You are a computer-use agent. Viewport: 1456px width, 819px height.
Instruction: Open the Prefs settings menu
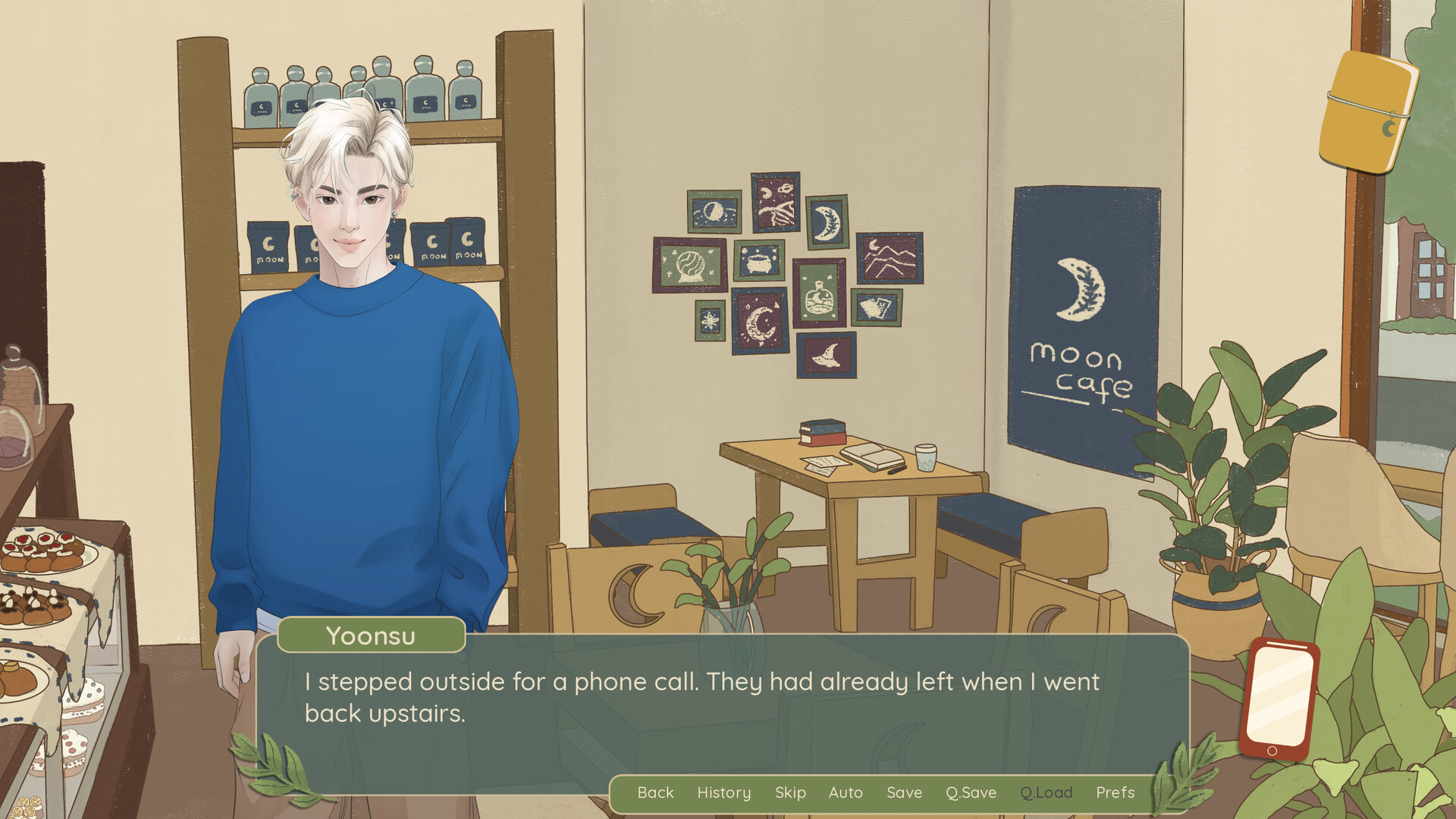[x=1115, y=792]
